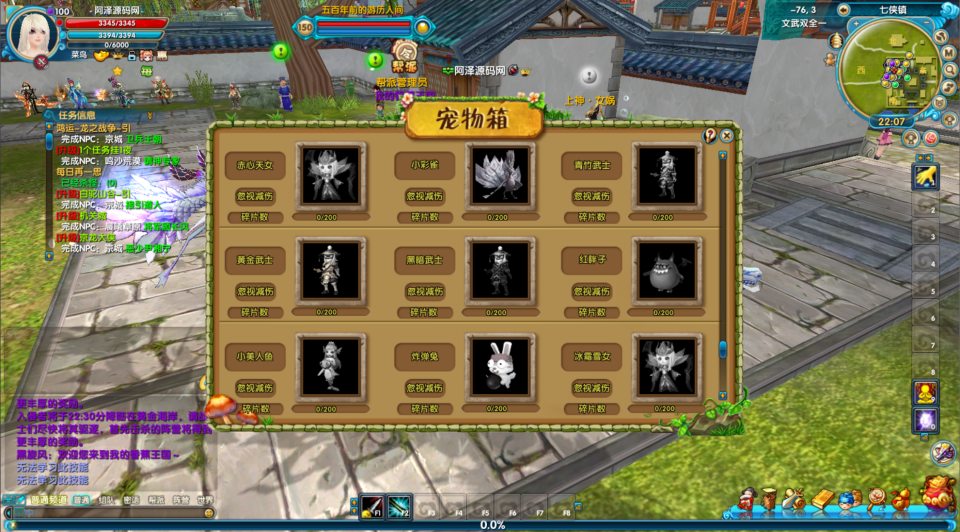Choose the 黑暗武士 dark warrior portrait
Image resolution: width=960 pixels, height=532 pixels.
point(500,270)
